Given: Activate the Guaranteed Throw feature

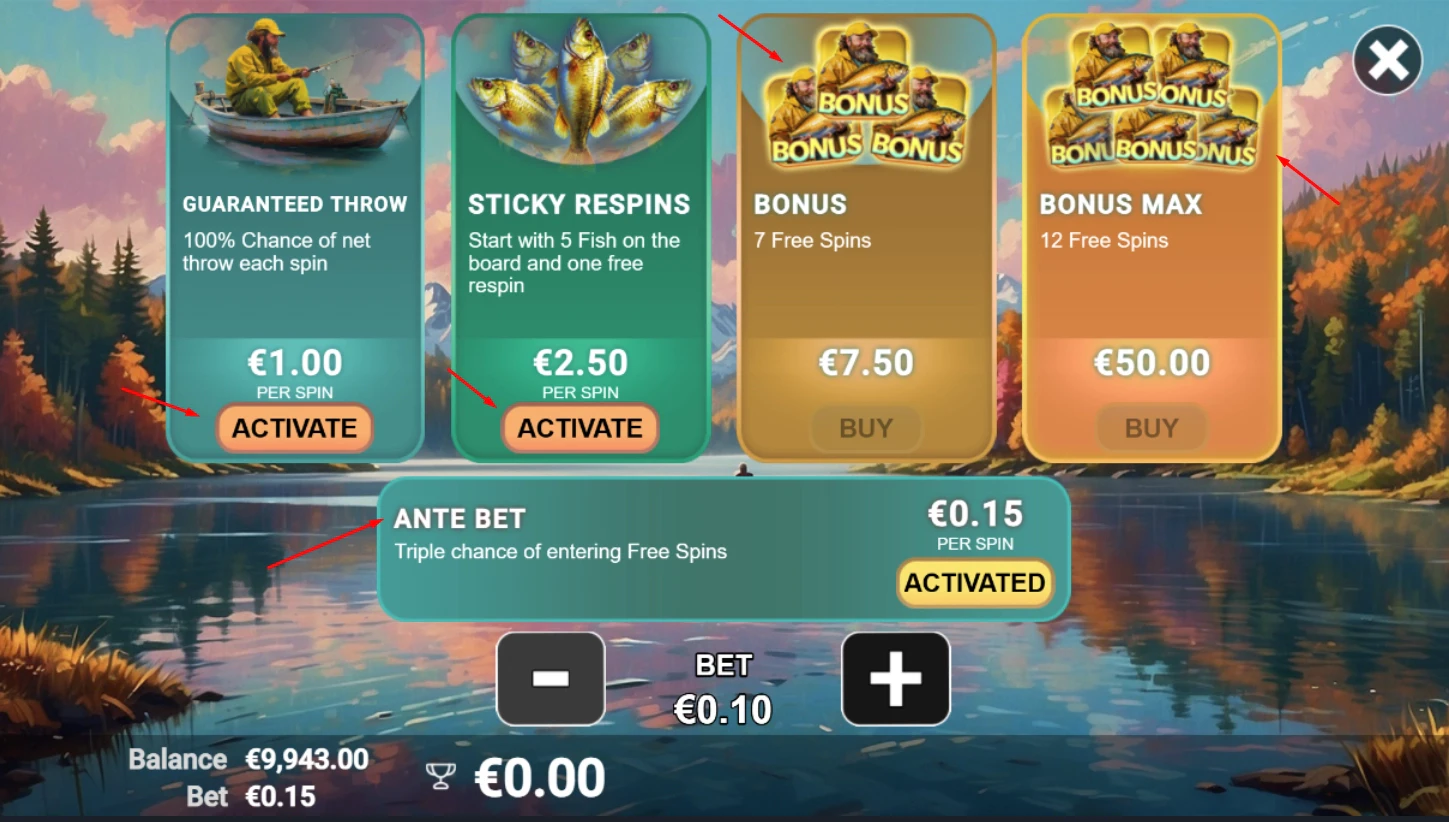Looking at the screenshot, I should pyautogui.click(x=294, y=428).
